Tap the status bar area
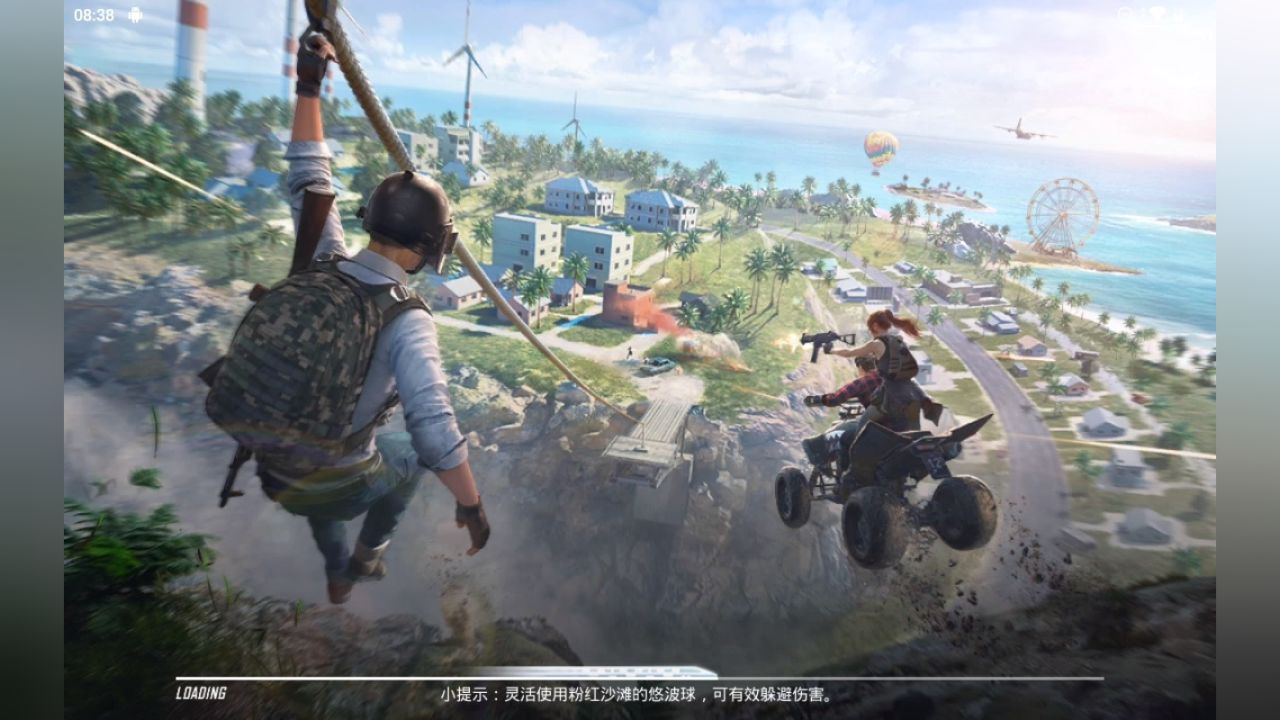 tap(640, 12)
